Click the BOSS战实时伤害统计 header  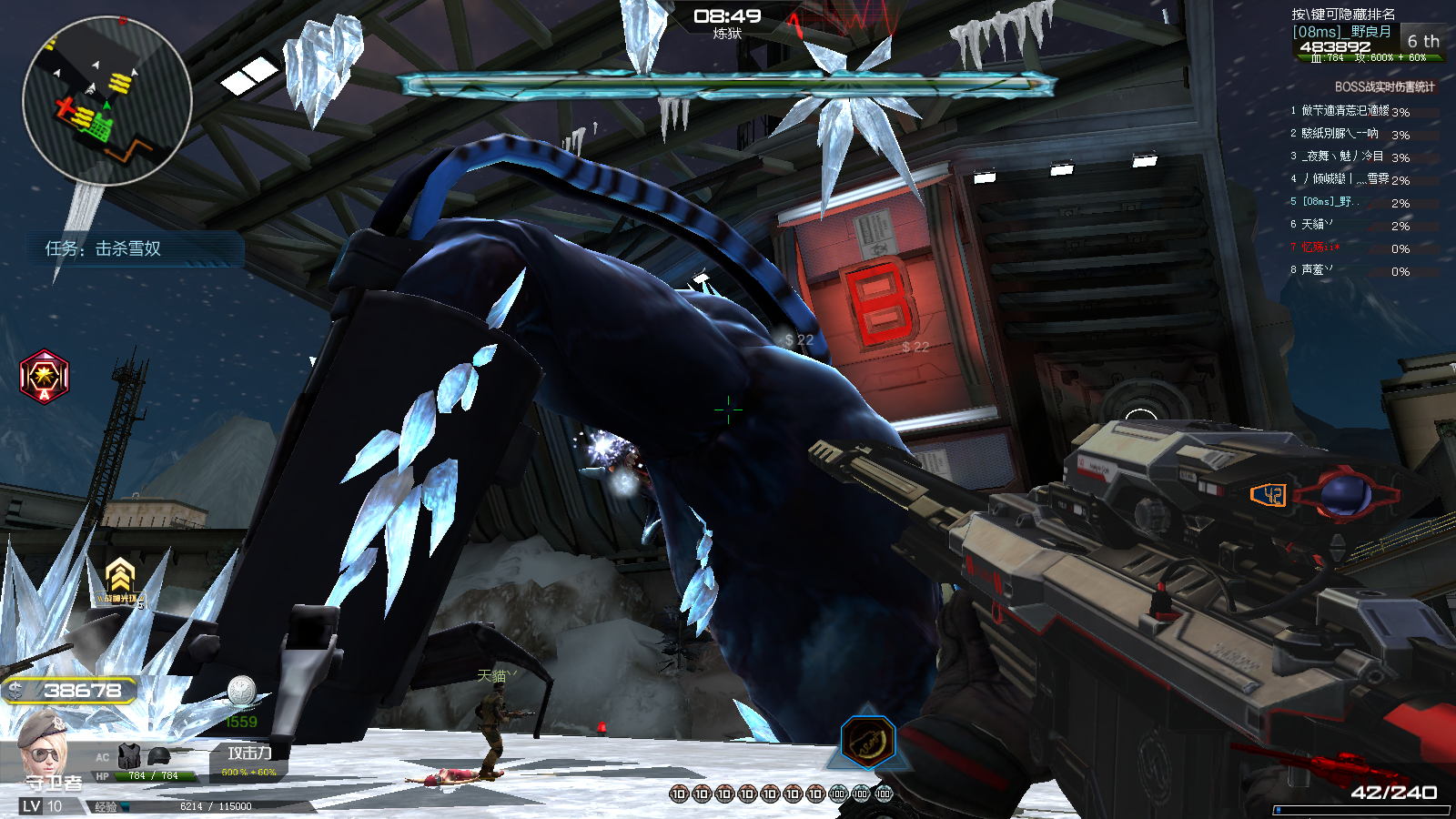[x=1384, y=86]
